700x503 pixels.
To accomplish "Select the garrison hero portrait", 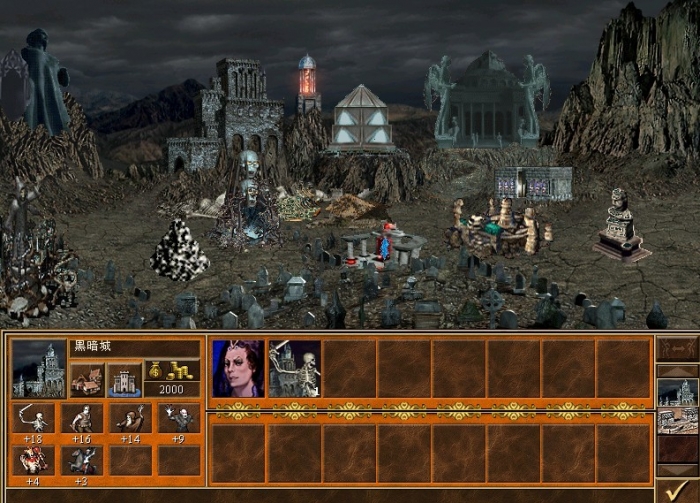I will (x=238, y=368).
